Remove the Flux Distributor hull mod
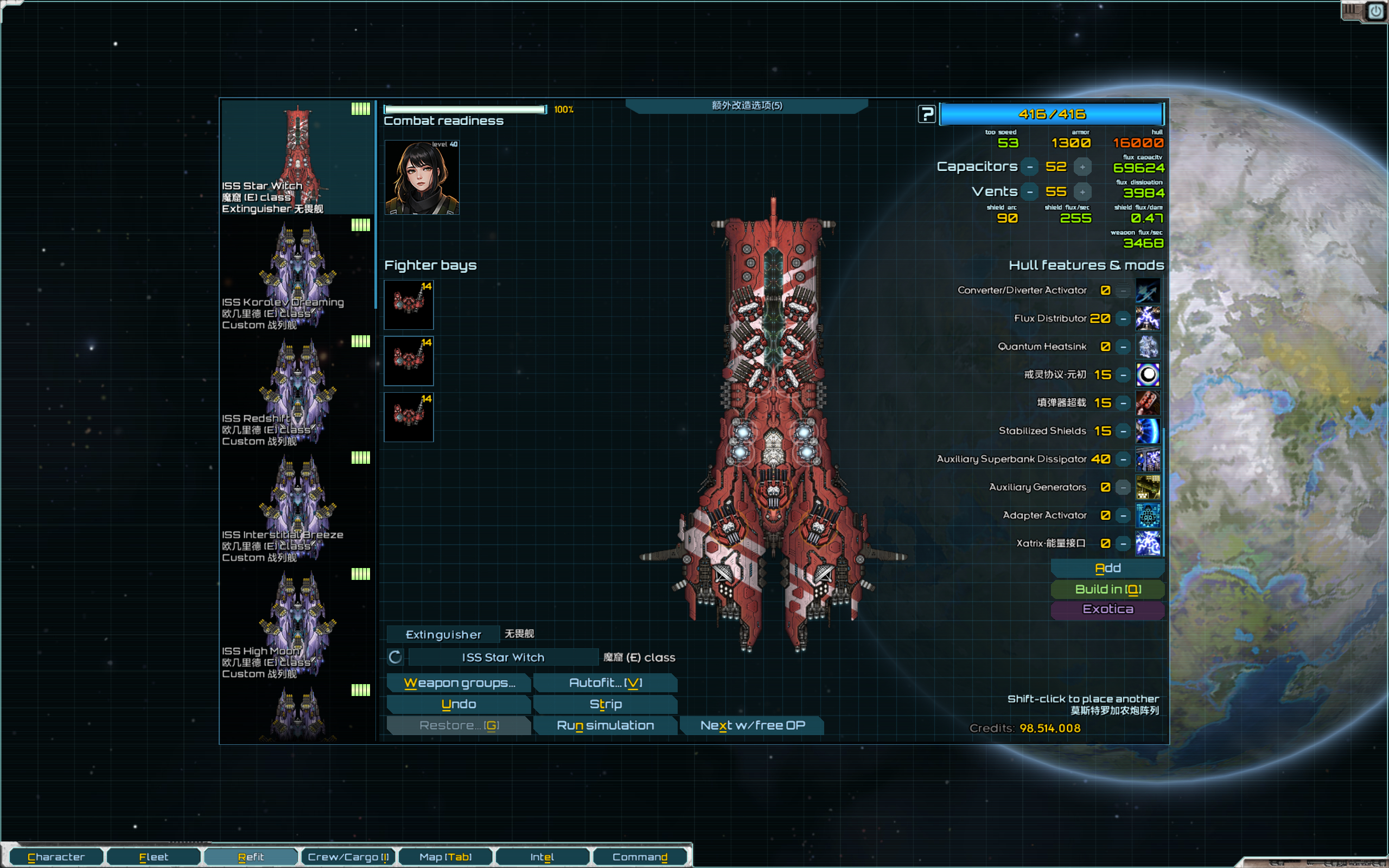The height and width of the screenshot is (868, 1389). [x=1123, y=318]
